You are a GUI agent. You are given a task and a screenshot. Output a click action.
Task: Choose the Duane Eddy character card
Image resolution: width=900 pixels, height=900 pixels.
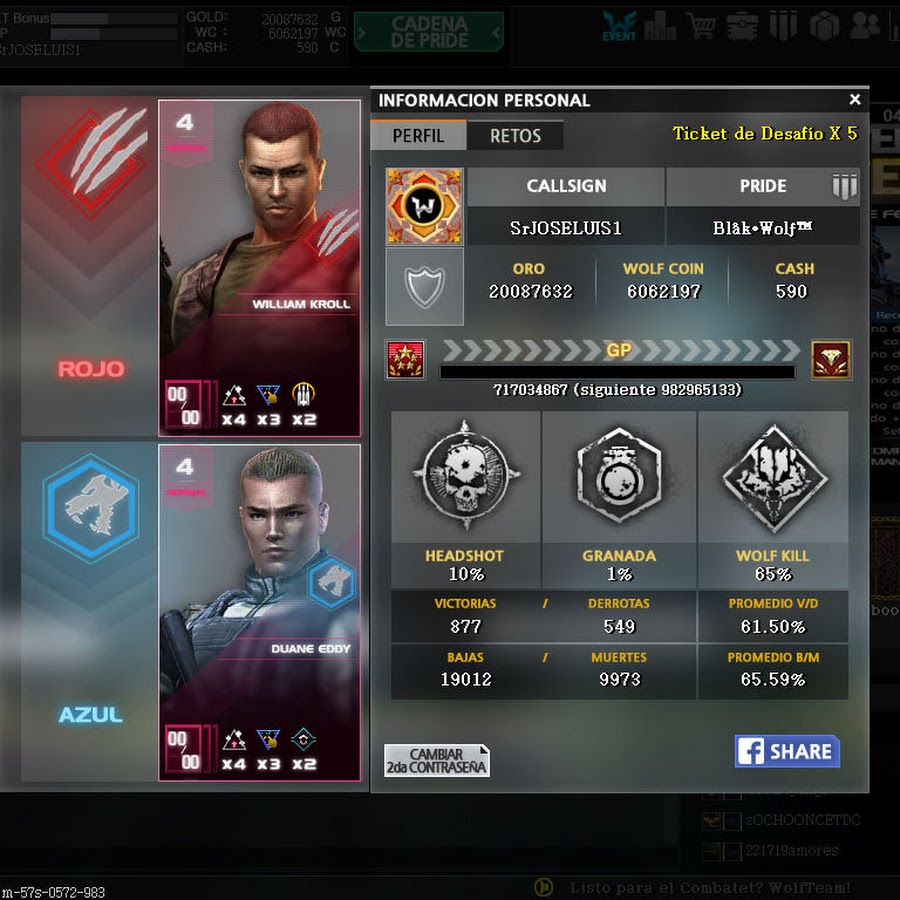[x=260, y=612]
